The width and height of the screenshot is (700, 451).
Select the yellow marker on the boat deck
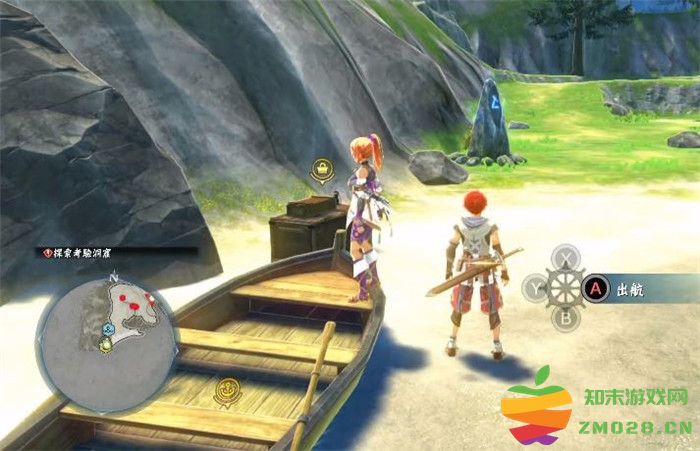pos(228,387)
